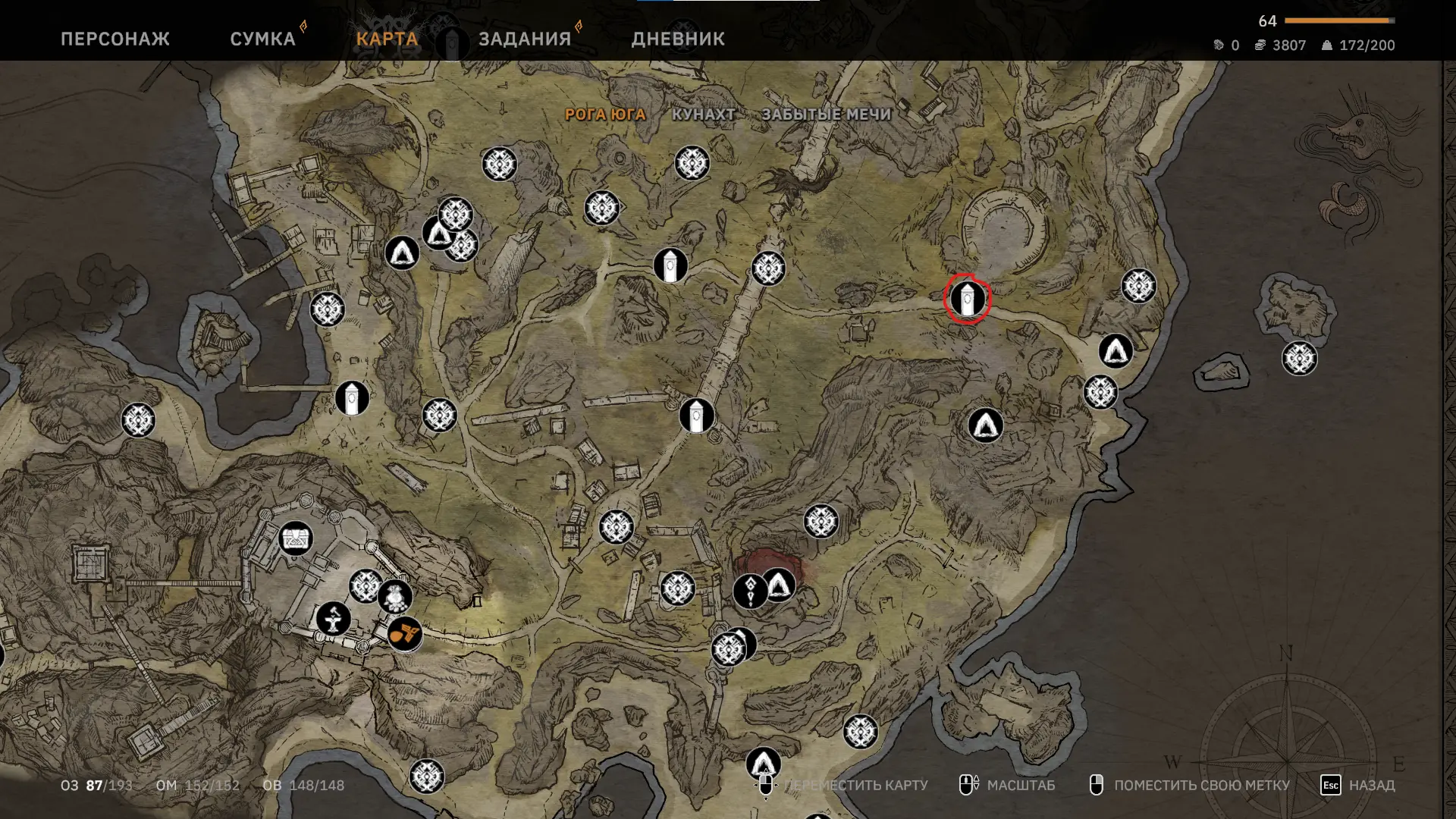1456x819 pixels.
Task: Select the camp marker on the red zone
Action: pos(780,585)
